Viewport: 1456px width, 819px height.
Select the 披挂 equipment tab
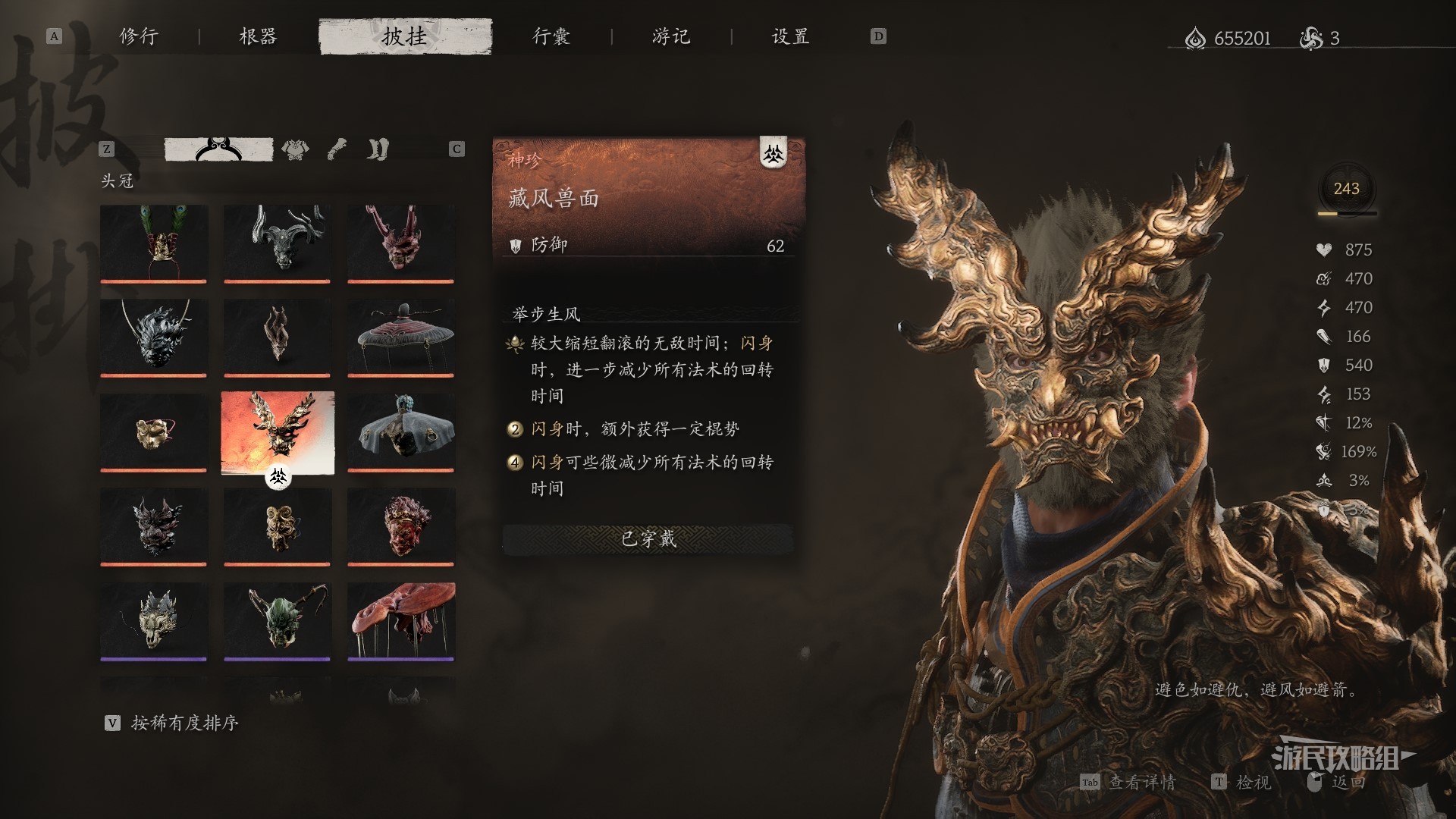405,36
